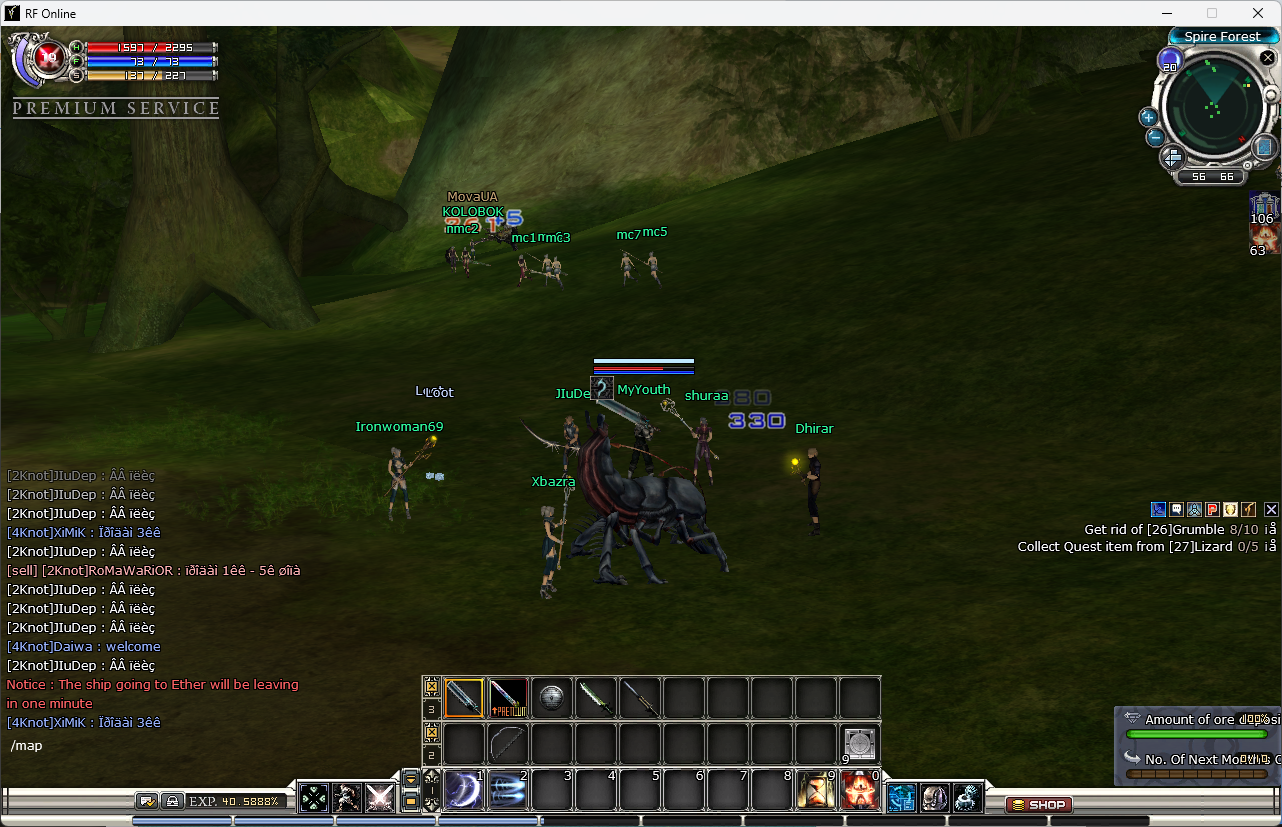The width and height of the screenshot is (1282, 827).
Task: Select the bow slot in second hotbar
Action: [508, 744]
